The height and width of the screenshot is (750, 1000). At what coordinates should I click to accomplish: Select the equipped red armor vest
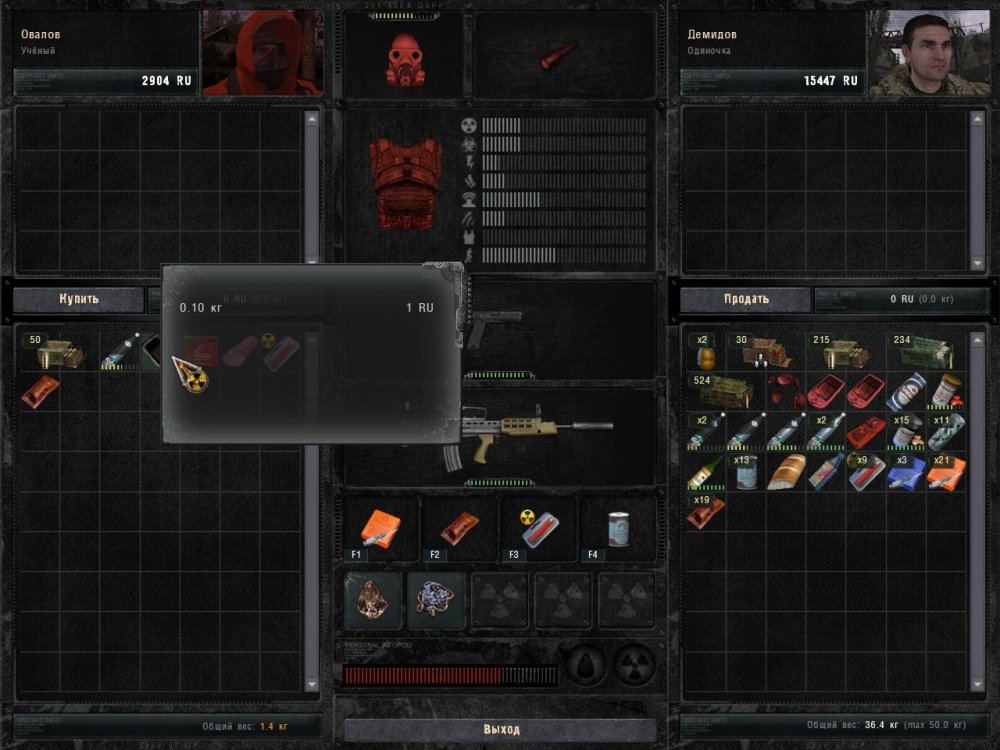405,190
